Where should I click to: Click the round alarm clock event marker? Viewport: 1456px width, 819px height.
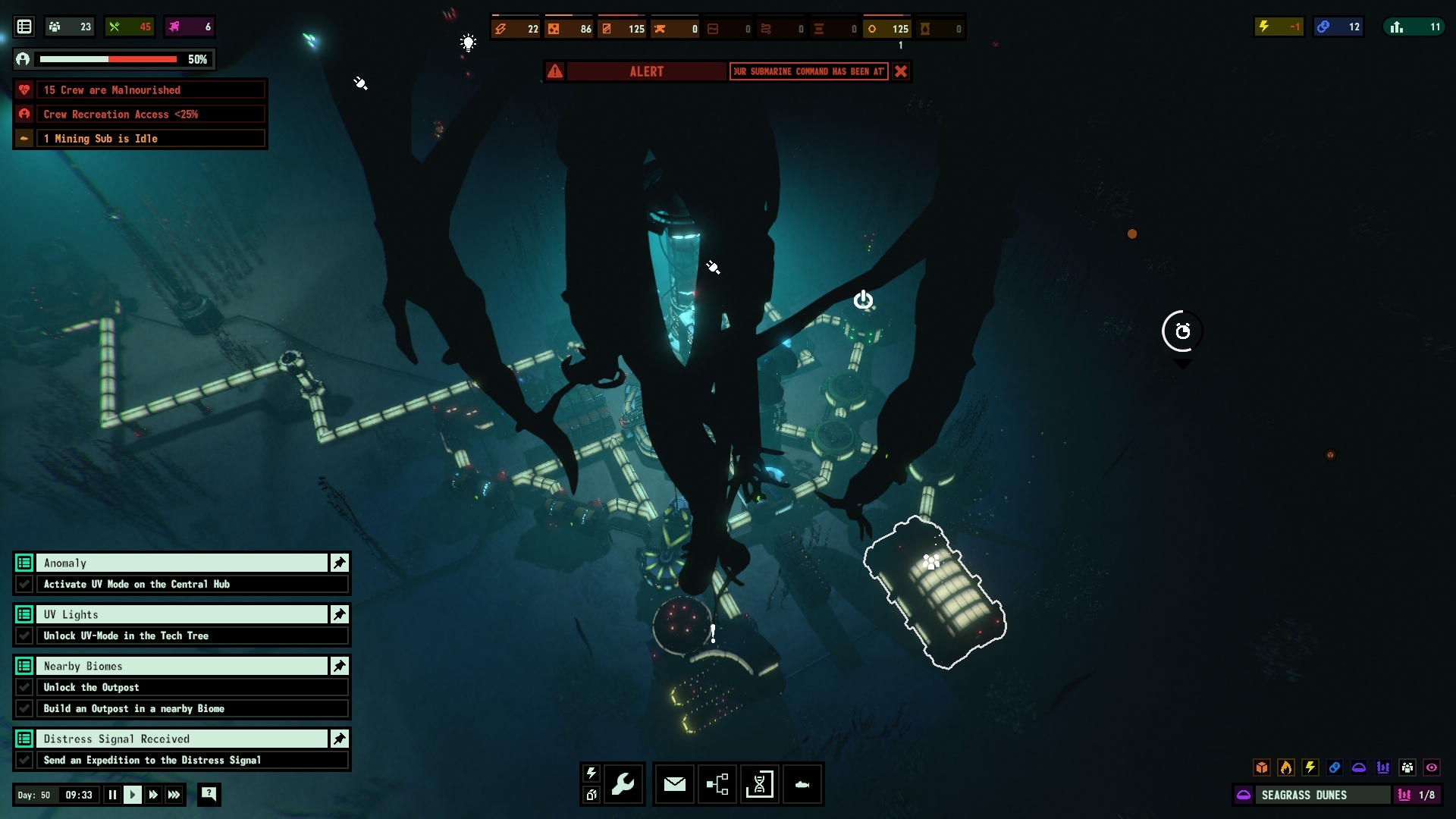[x=1182, y=331]
